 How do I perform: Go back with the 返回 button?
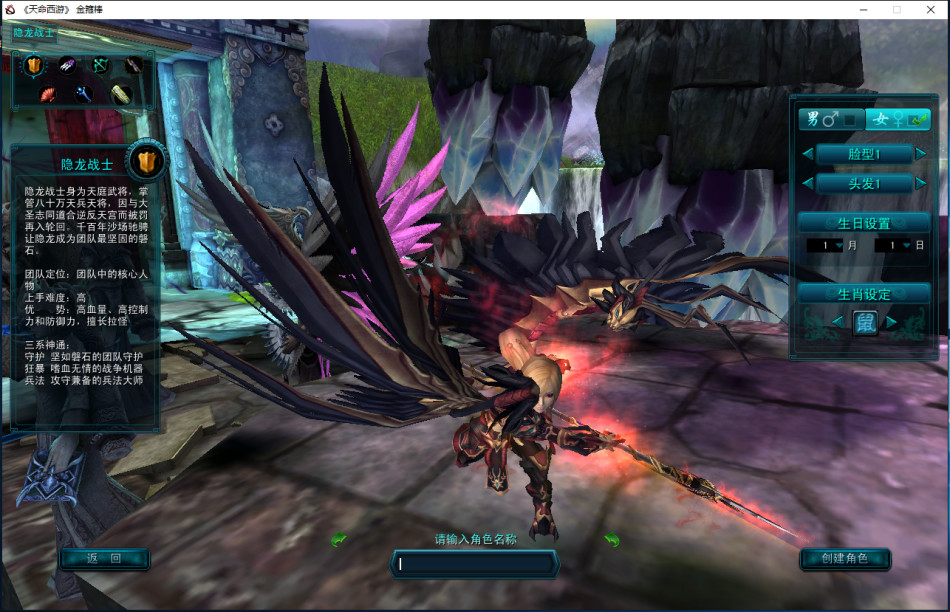coord(104,559)
